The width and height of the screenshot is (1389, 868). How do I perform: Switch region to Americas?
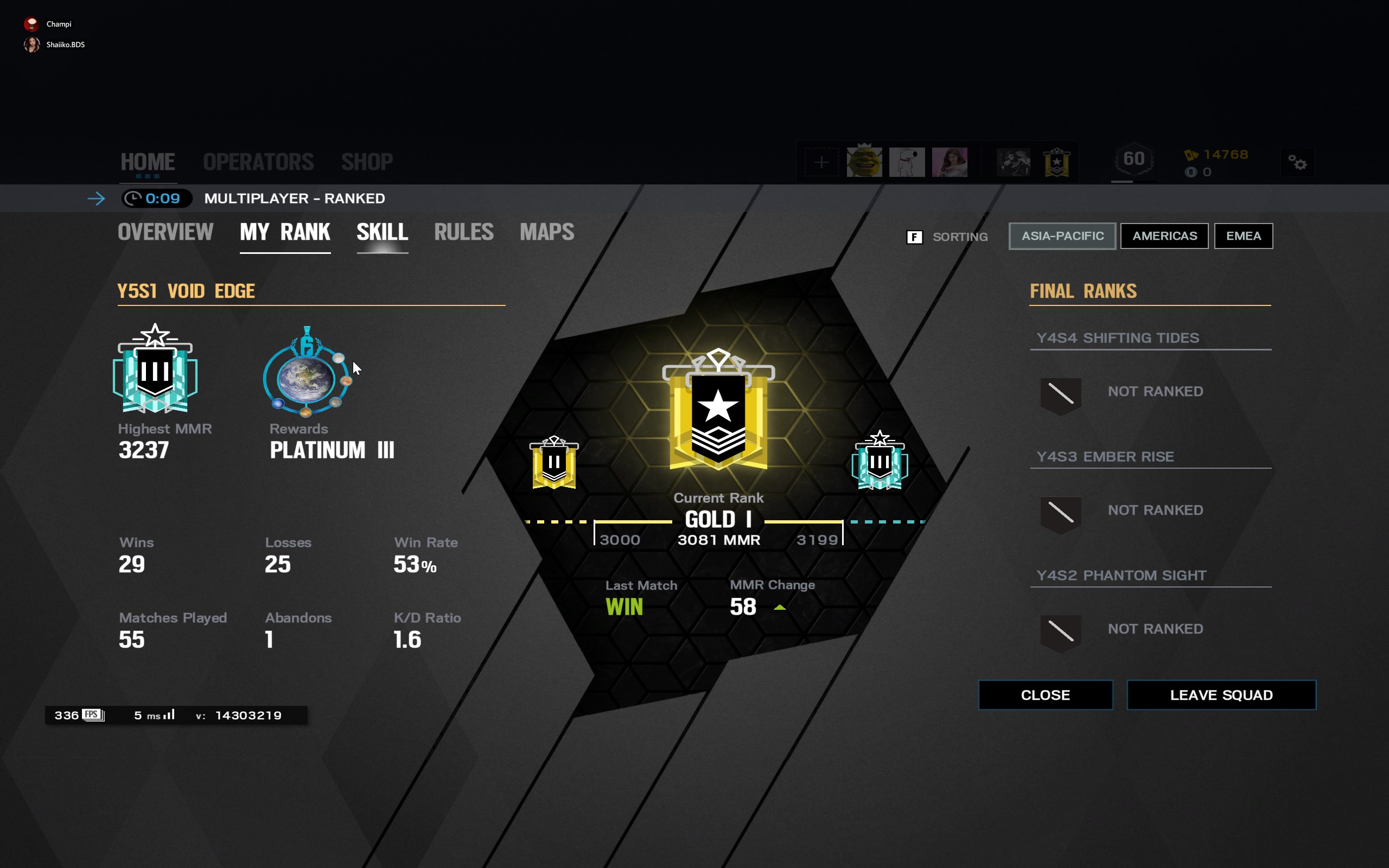[1164, 236]
